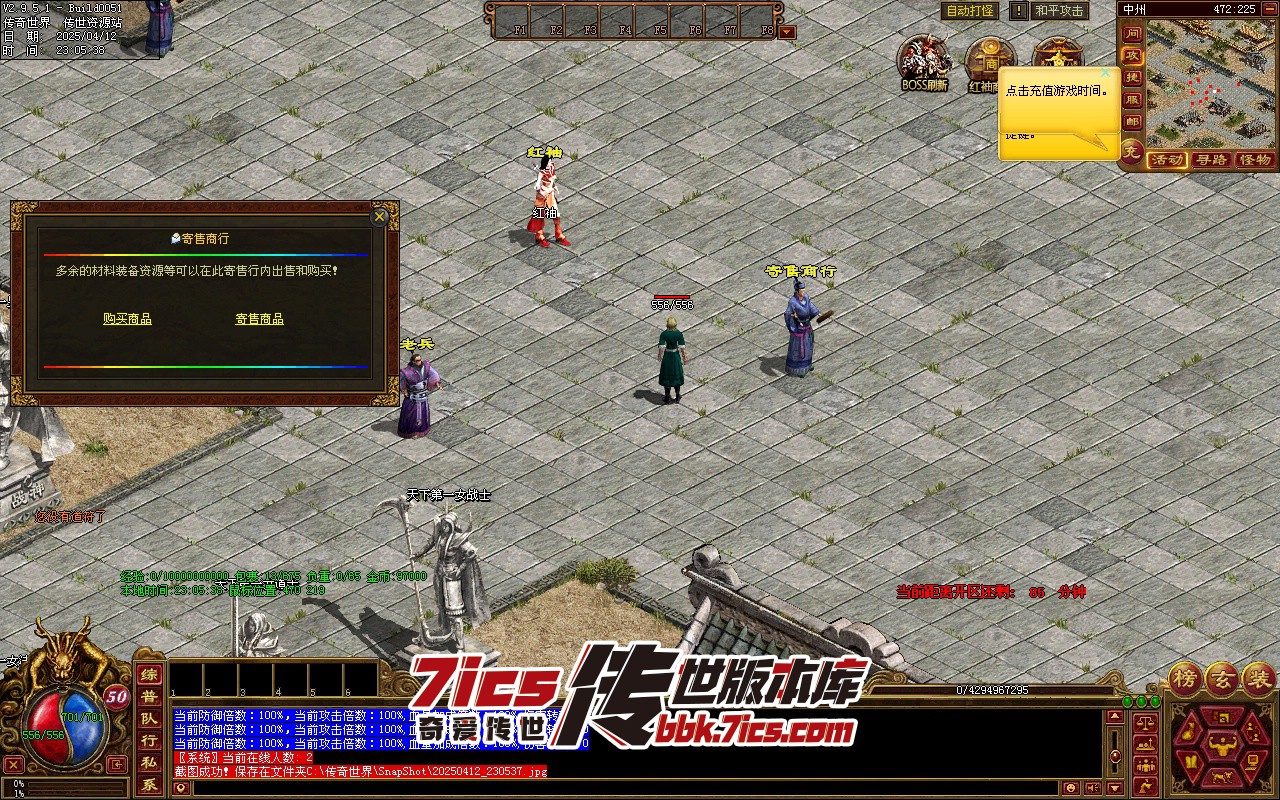This screenshot has height=800, width=1280.
Task: Dismiss the yellow recharge tooltip bubble
Action: [x=1105, y=73]
